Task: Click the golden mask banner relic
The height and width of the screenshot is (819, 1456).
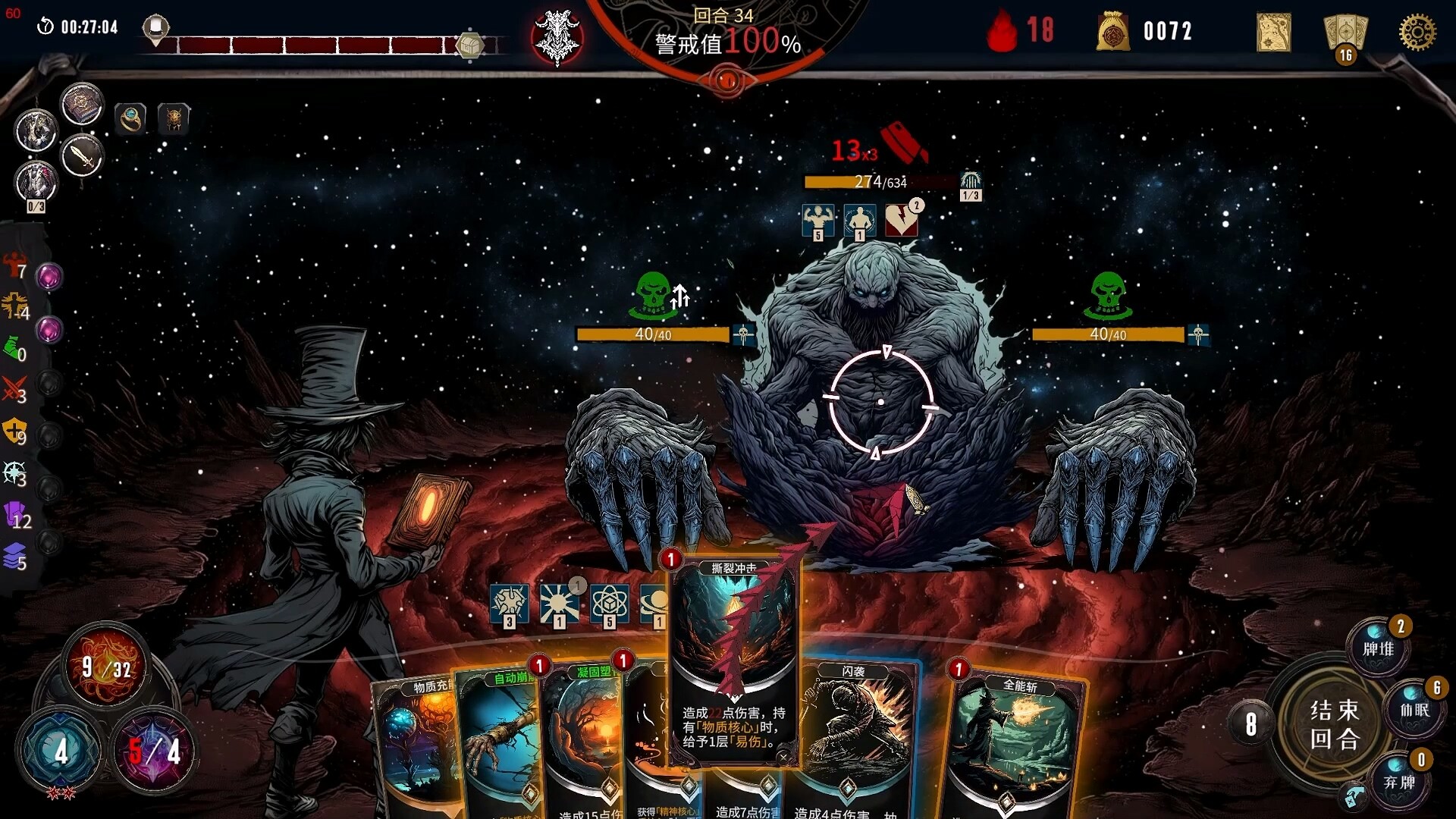Action: (174, 118)
